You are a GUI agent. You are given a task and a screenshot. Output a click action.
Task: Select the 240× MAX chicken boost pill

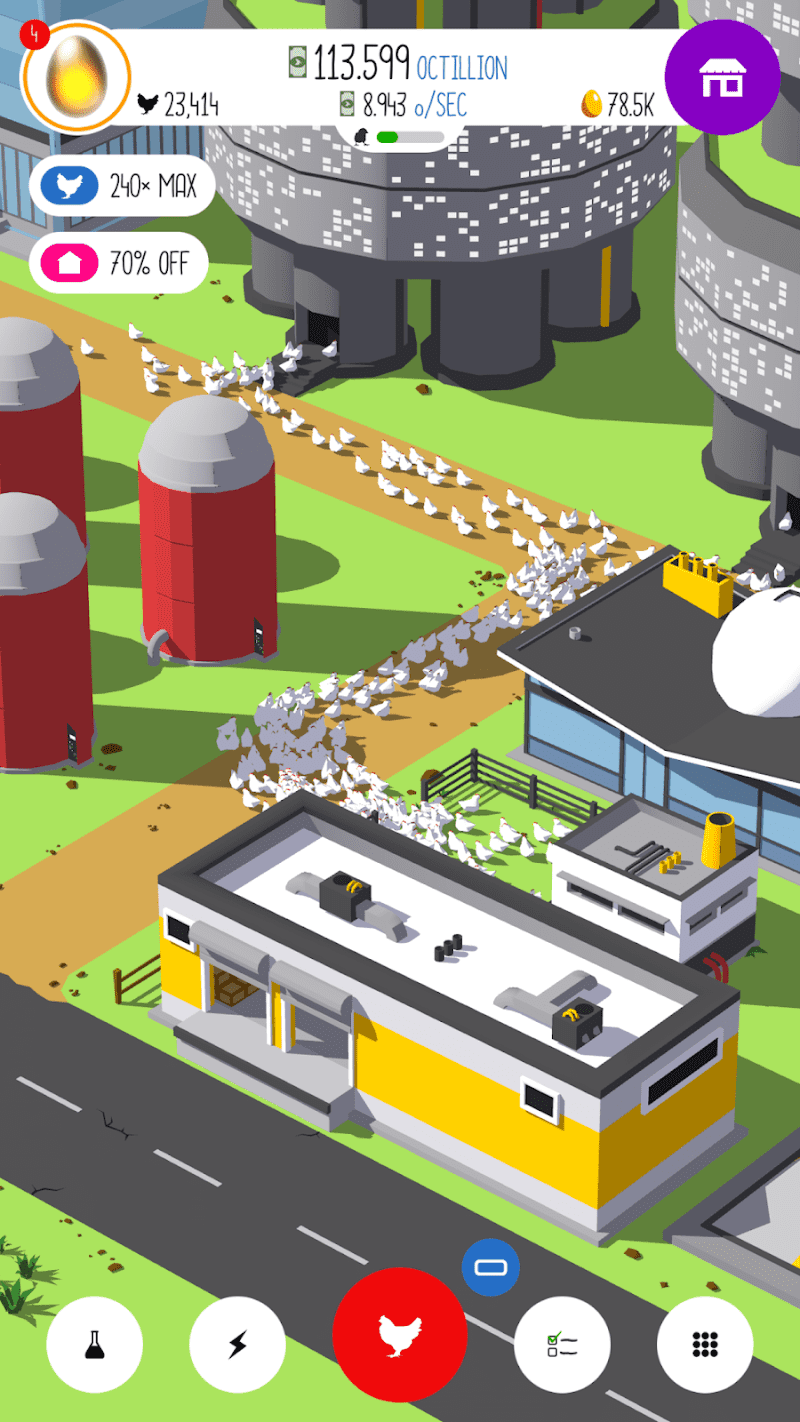click(x=122, y=186)
